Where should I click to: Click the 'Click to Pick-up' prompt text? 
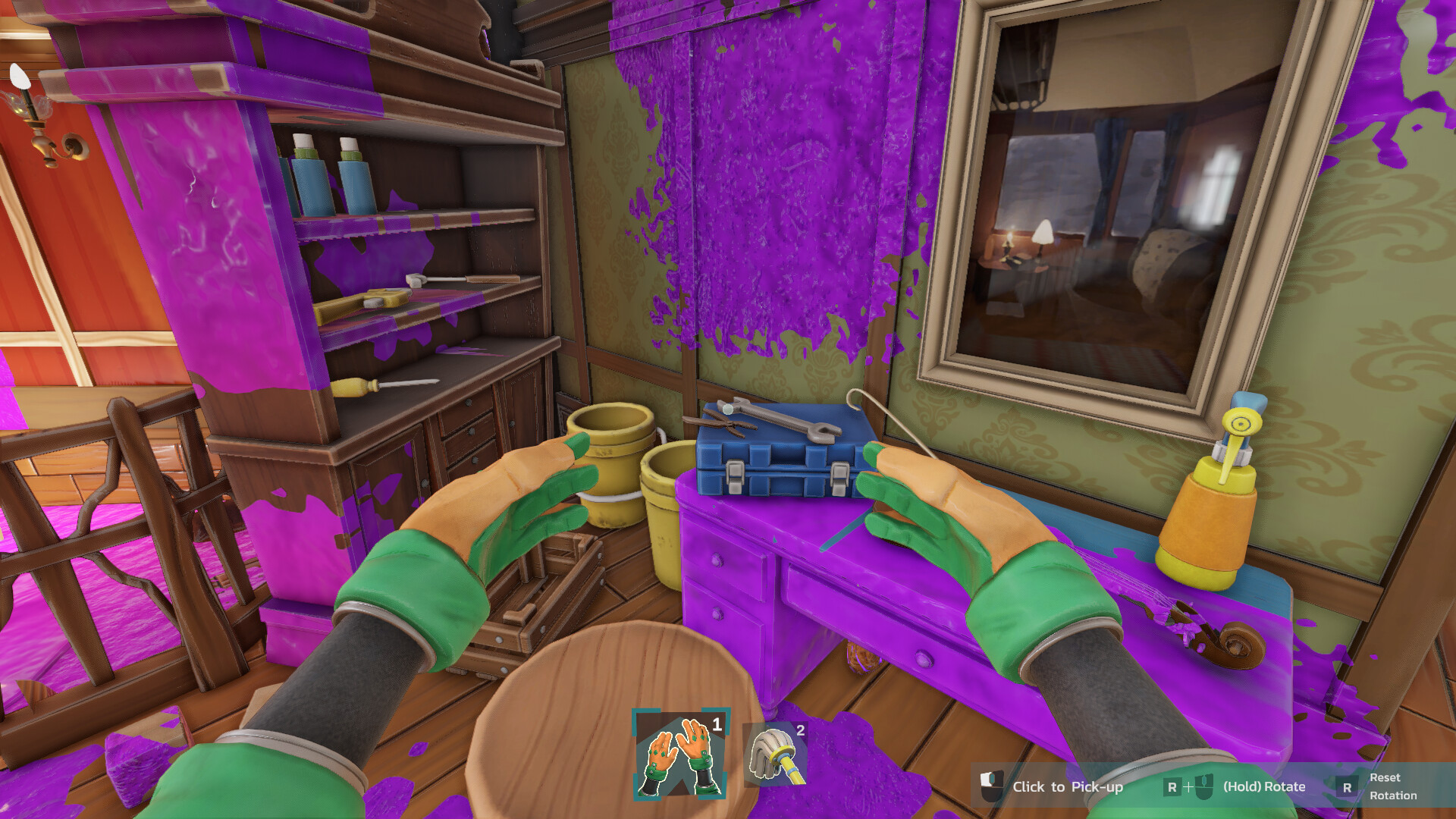[1069, 786]
